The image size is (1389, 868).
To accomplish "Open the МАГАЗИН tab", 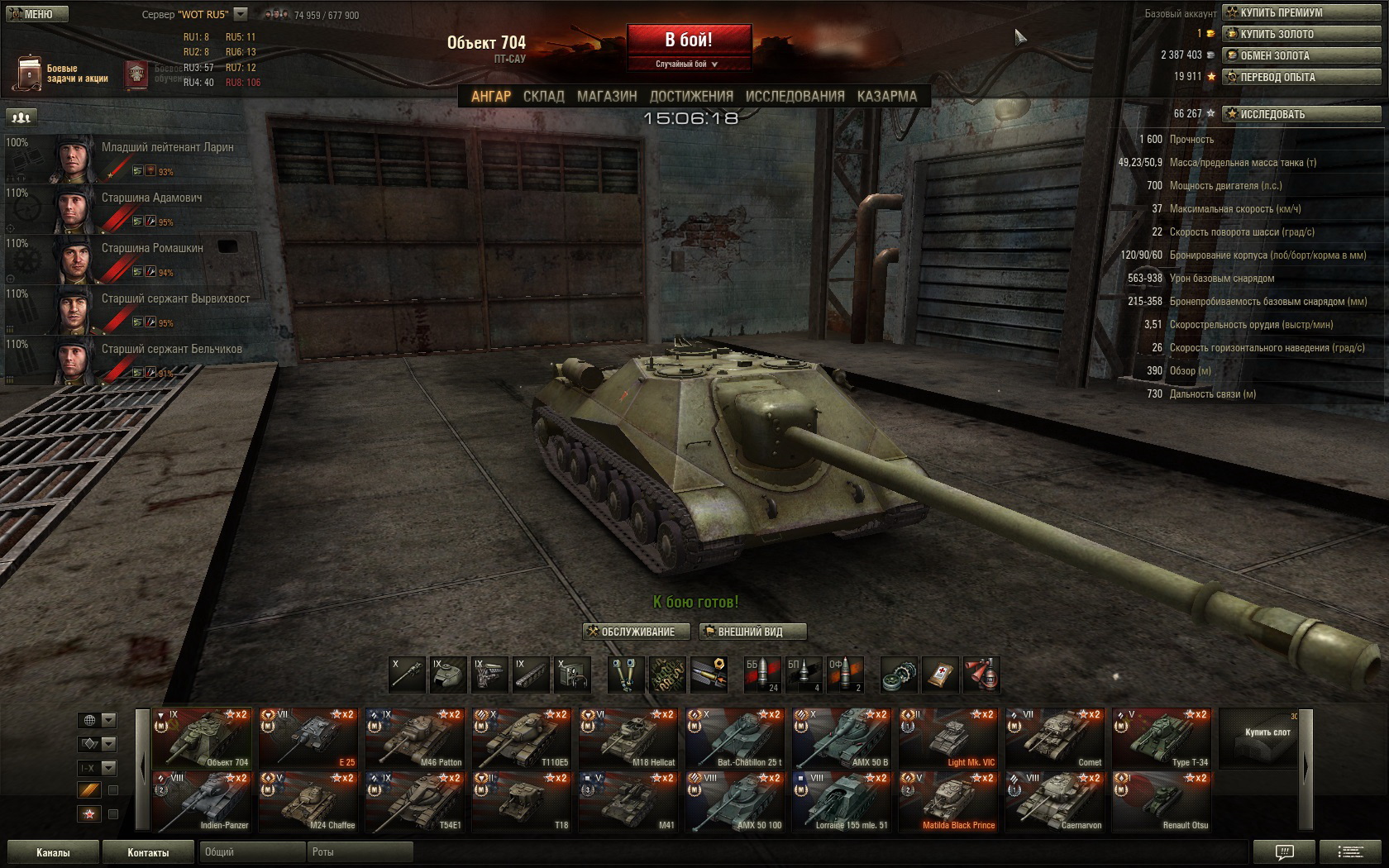I will (x=607, y=96).
